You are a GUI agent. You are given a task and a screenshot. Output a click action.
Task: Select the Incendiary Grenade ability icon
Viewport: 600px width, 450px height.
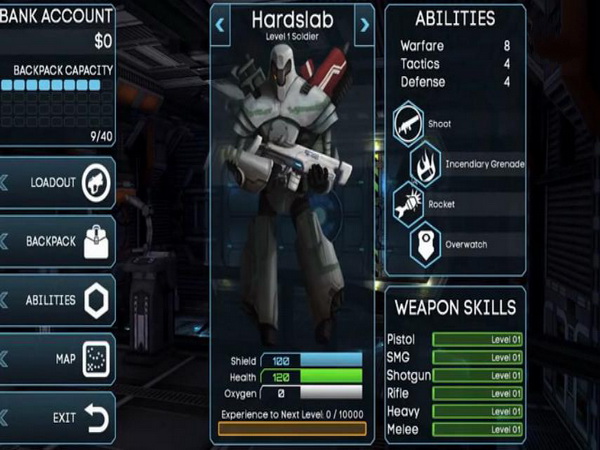pos(425,164)
